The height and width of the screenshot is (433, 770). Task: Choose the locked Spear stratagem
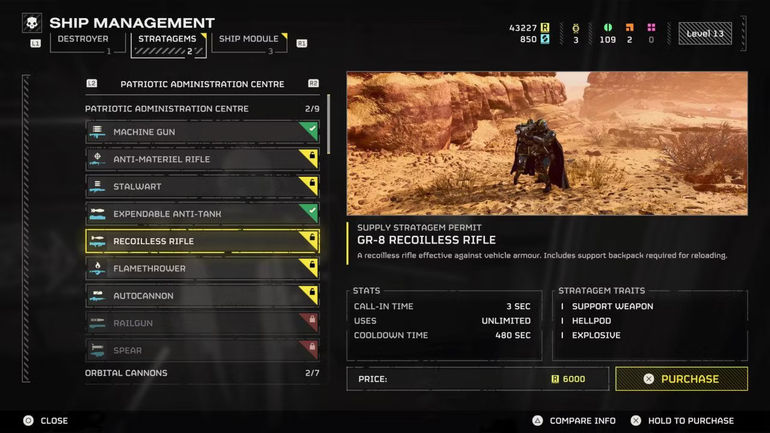202,350
